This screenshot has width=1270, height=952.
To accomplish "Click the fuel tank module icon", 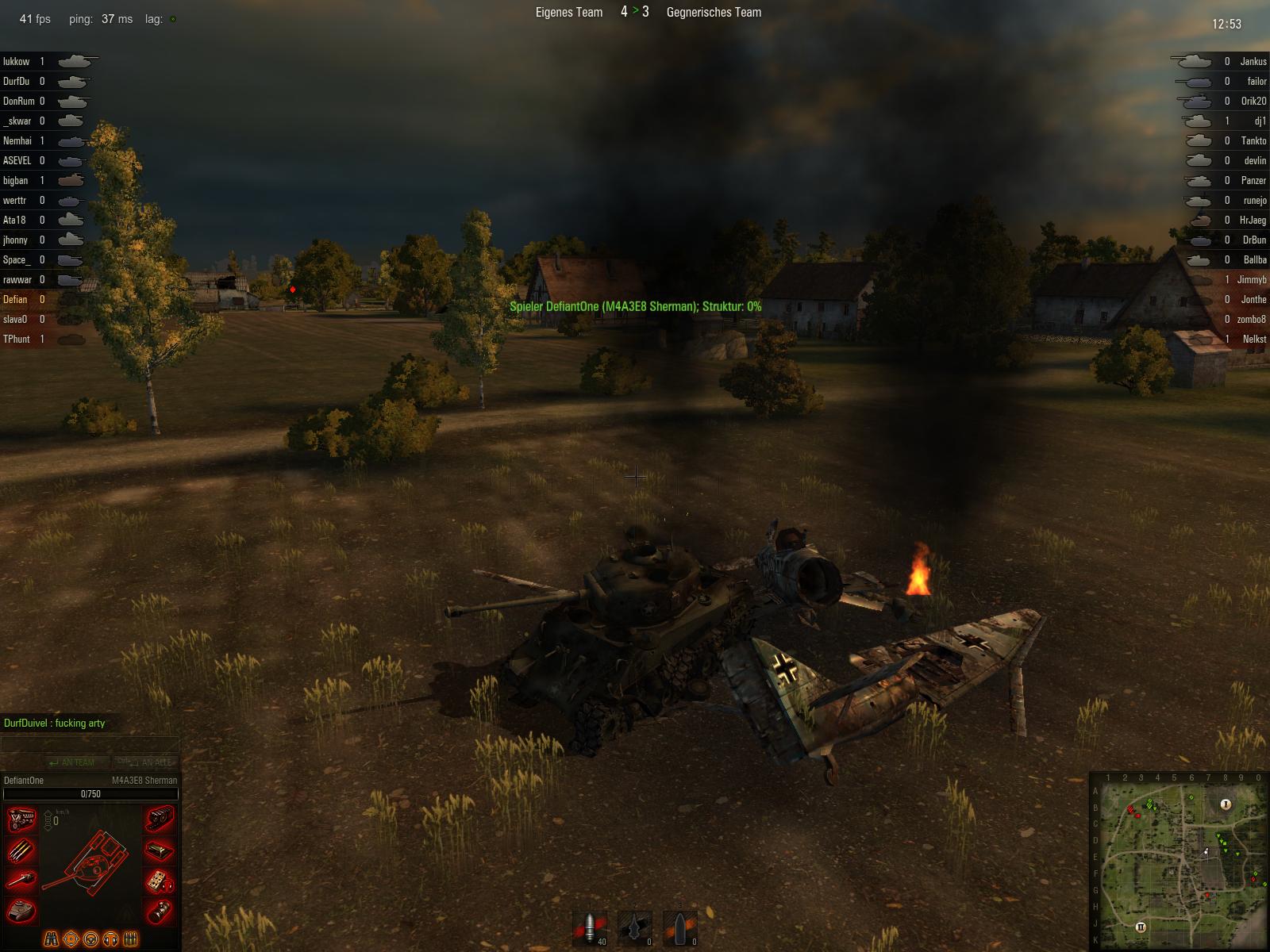I will coord(160,850).
